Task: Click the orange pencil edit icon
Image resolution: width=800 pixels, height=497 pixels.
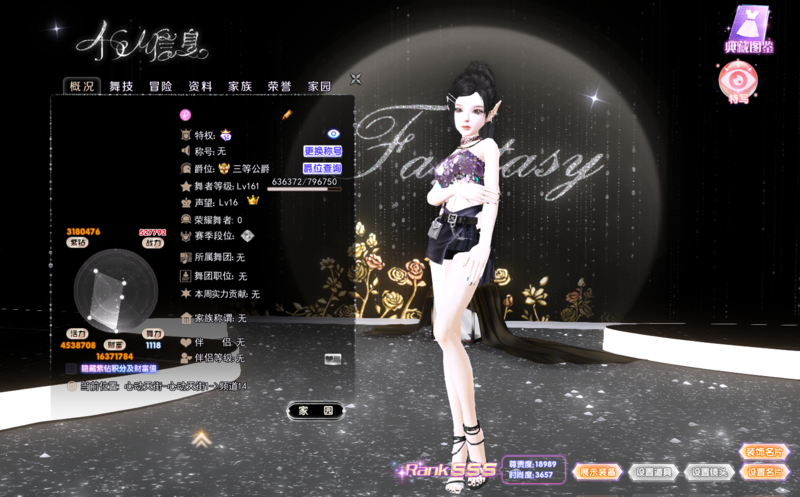Action: click(286, 116)
